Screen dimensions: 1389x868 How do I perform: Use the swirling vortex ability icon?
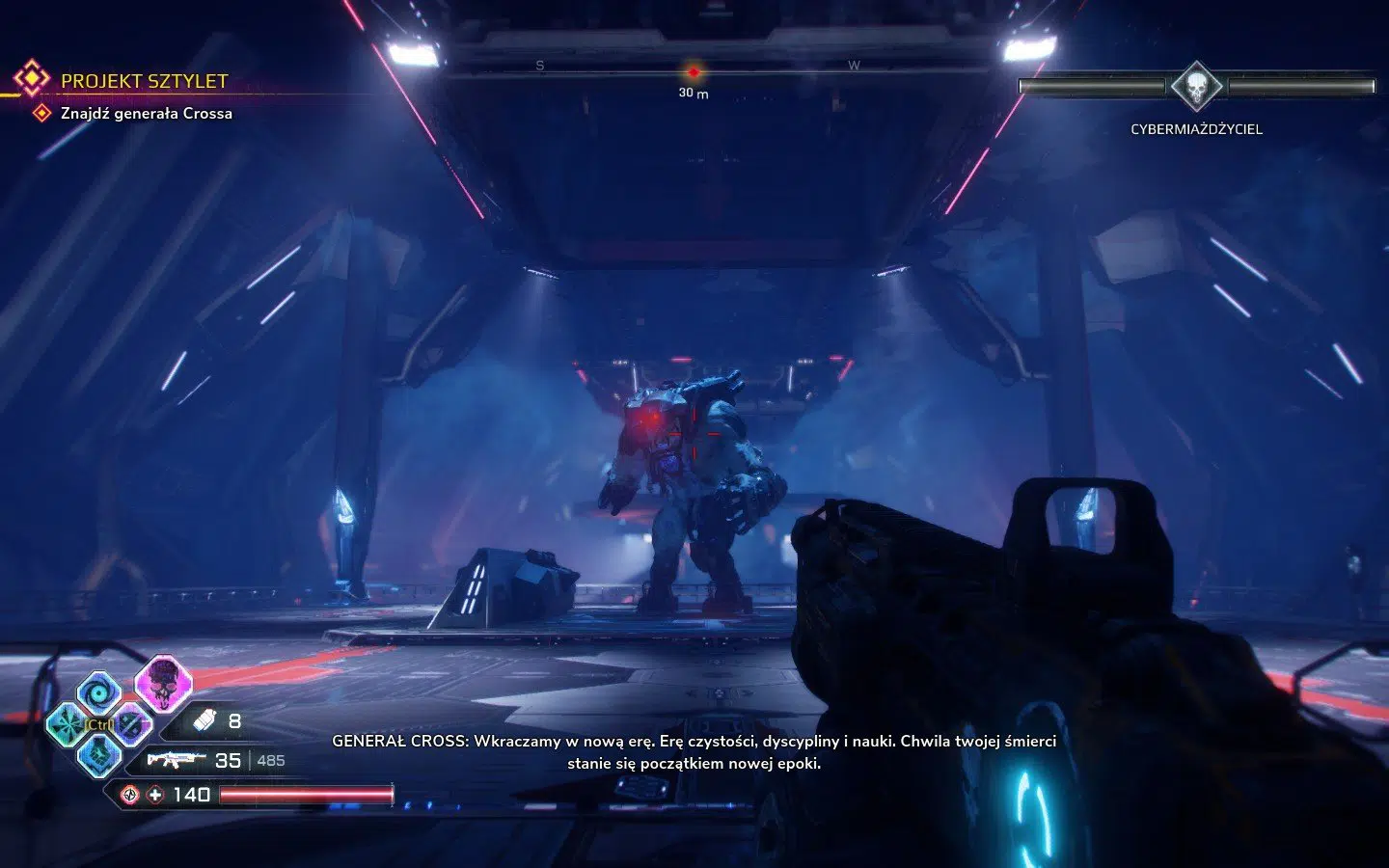(99, 692)
